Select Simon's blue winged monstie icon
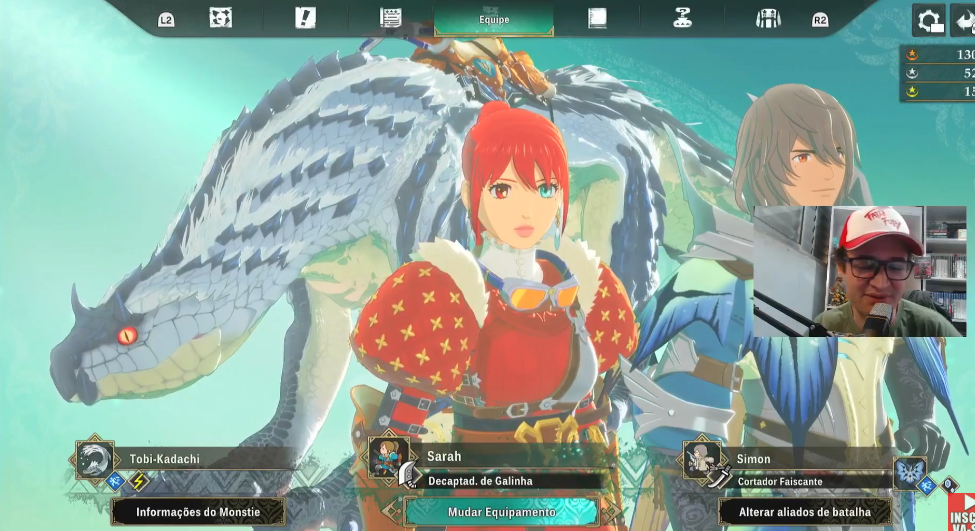The width and height of the screenshot is (975, 531). 910,473
